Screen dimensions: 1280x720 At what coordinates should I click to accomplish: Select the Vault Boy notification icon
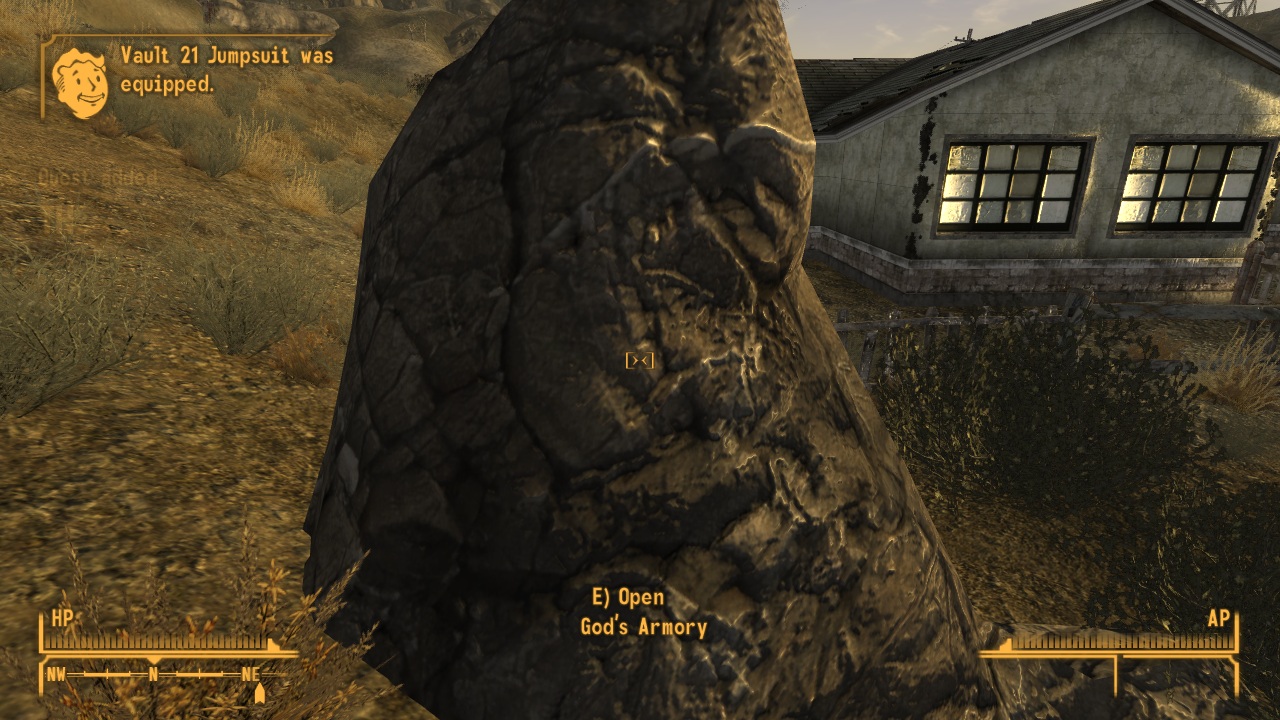[80, 82]
